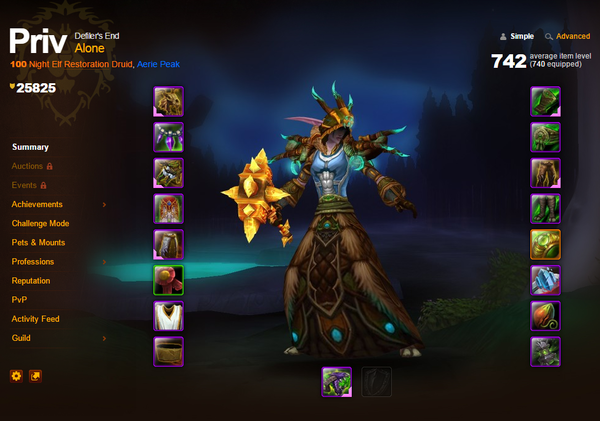This screenshot has width=600, height=421.
Task: Open the Guild menu
Action: [x=22, y=338]
